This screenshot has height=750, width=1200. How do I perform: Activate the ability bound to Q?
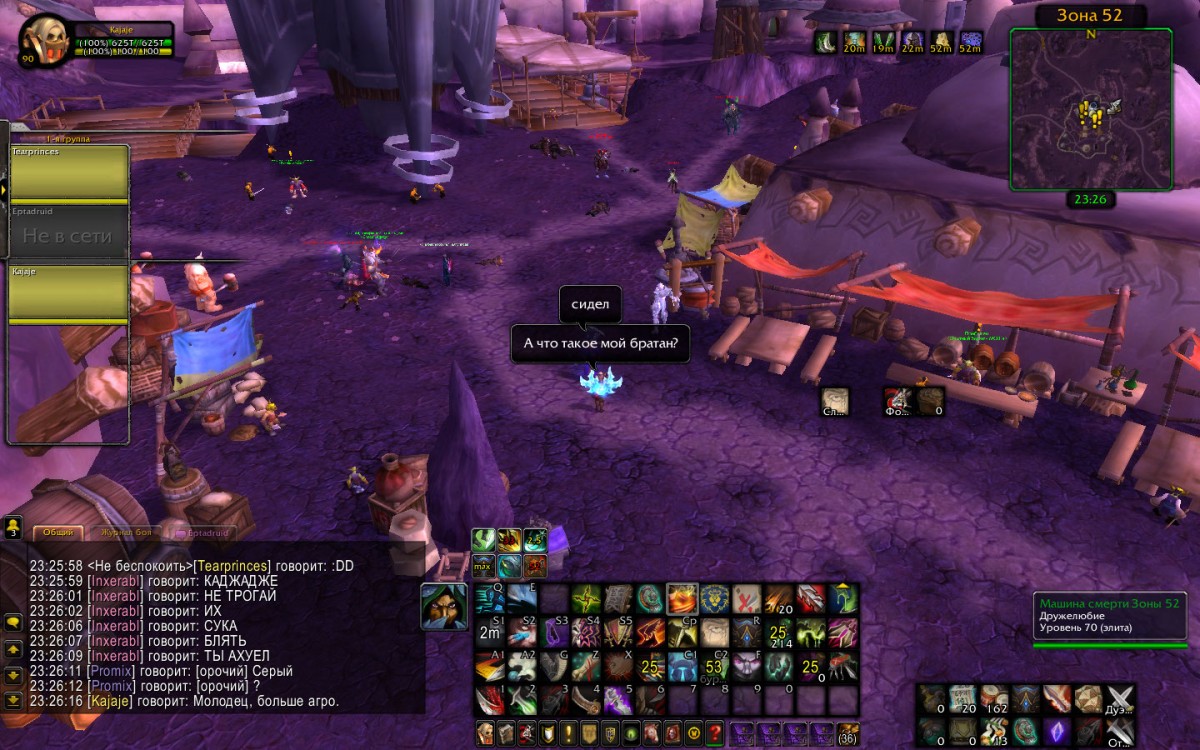click(x=489, y=598)
